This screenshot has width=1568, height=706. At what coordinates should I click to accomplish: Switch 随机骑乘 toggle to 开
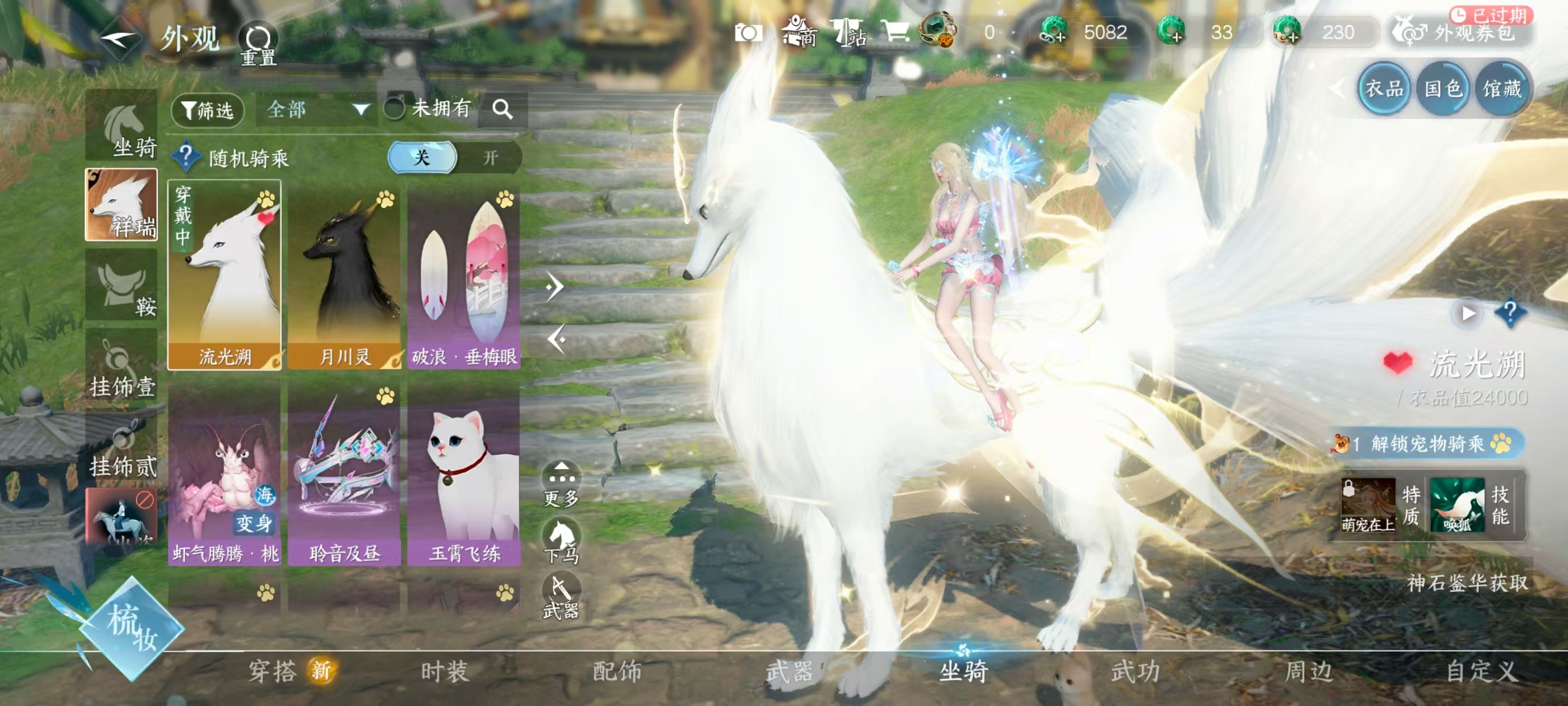coord(489,158)
